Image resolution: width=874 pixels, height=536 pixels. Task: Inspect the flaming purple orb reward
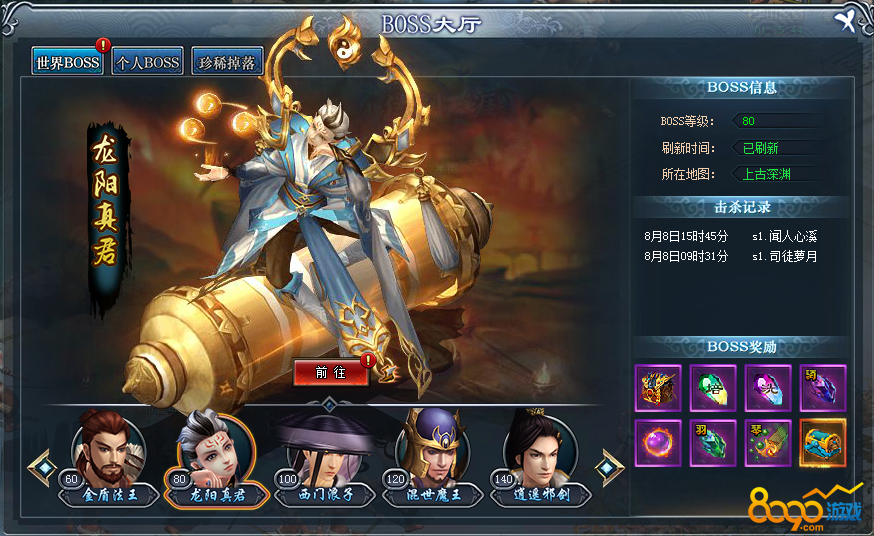[658, 443]
